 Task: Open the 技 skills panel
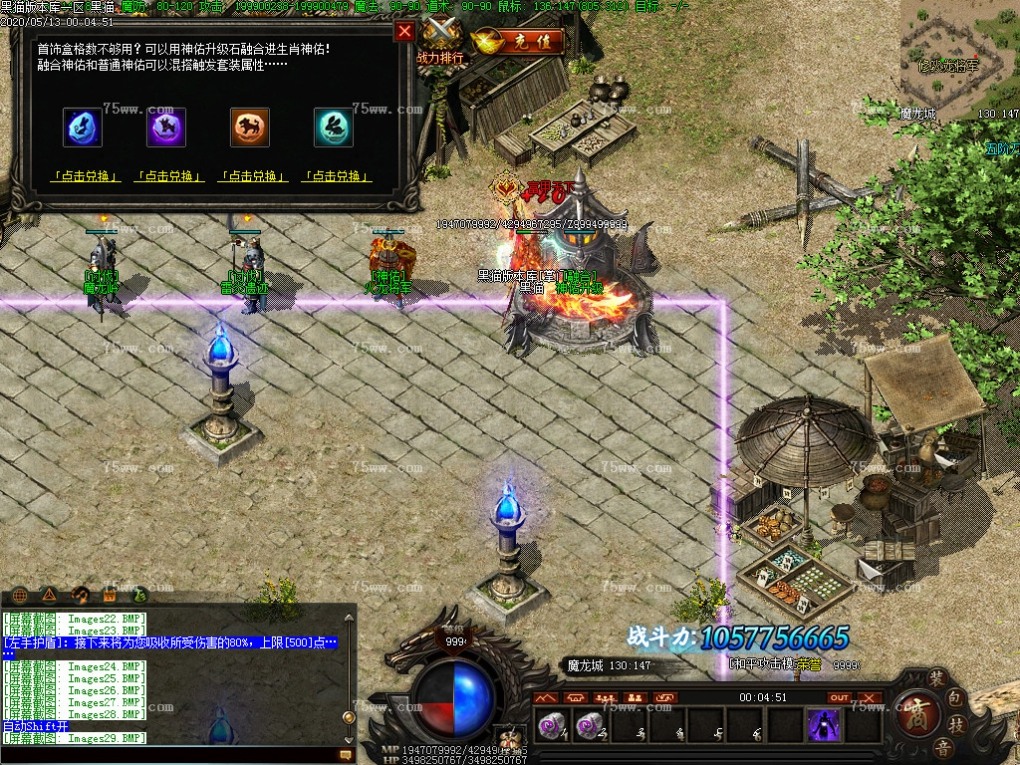point(955,724)
